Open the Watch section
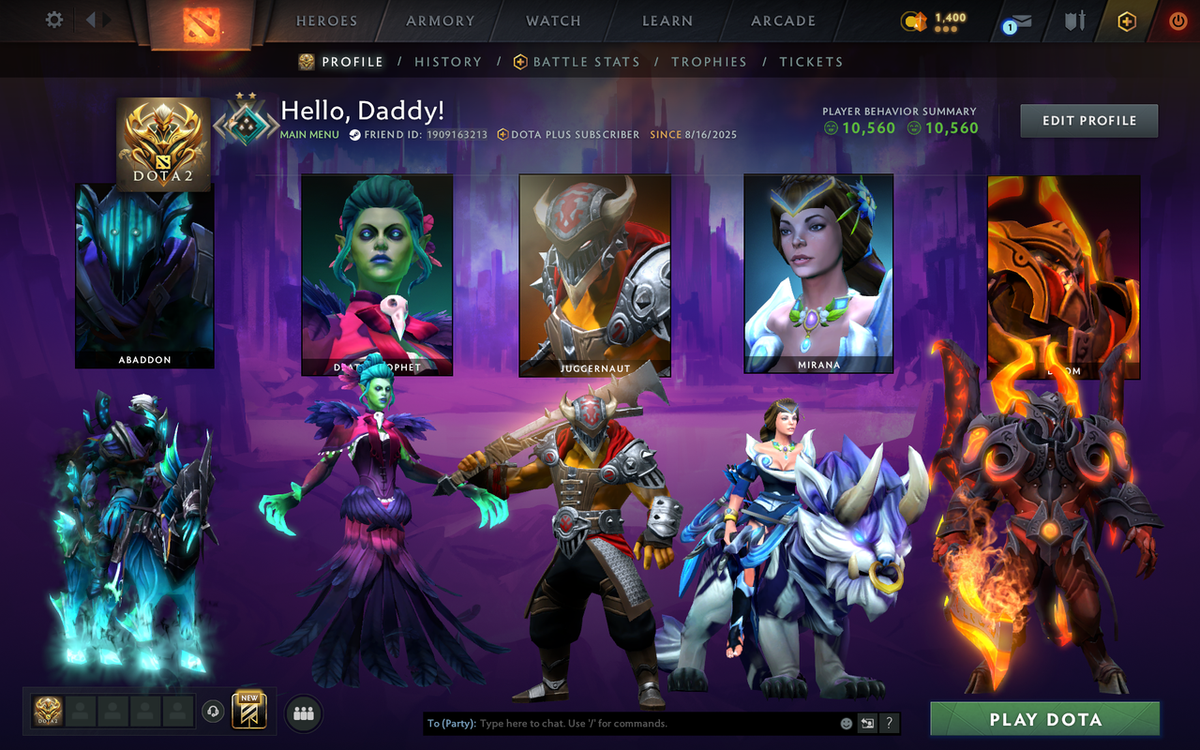This screenshot has width=1200, height=750. click(x=553, y=21)
